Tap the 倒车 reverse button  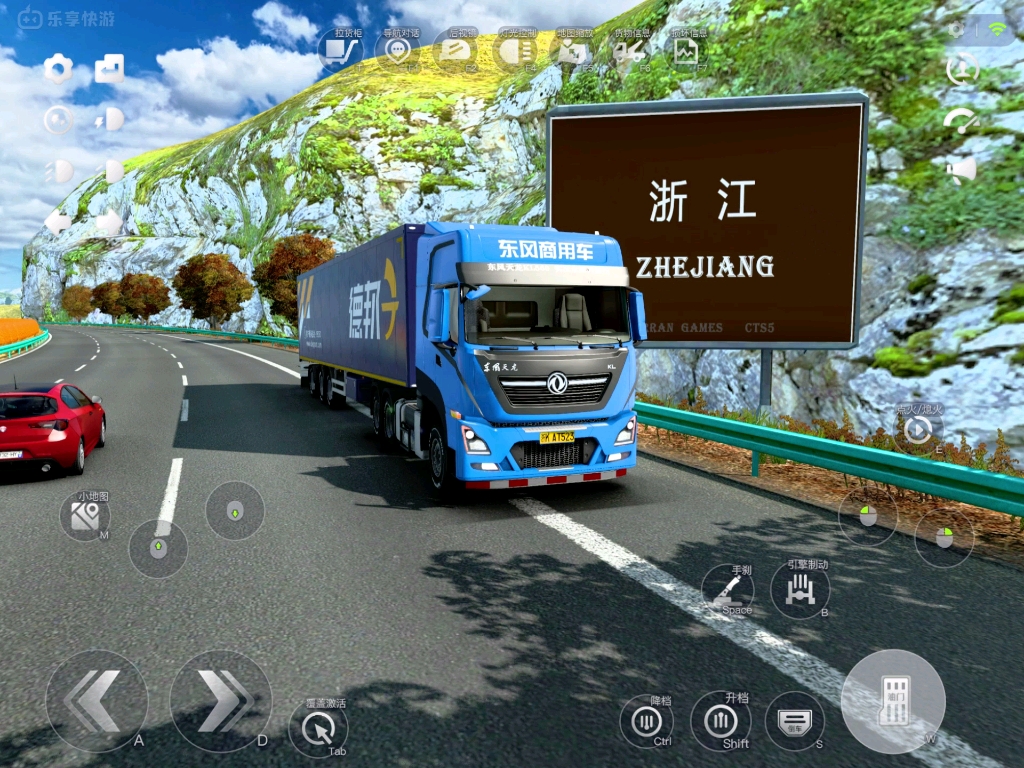pos(795,720)
